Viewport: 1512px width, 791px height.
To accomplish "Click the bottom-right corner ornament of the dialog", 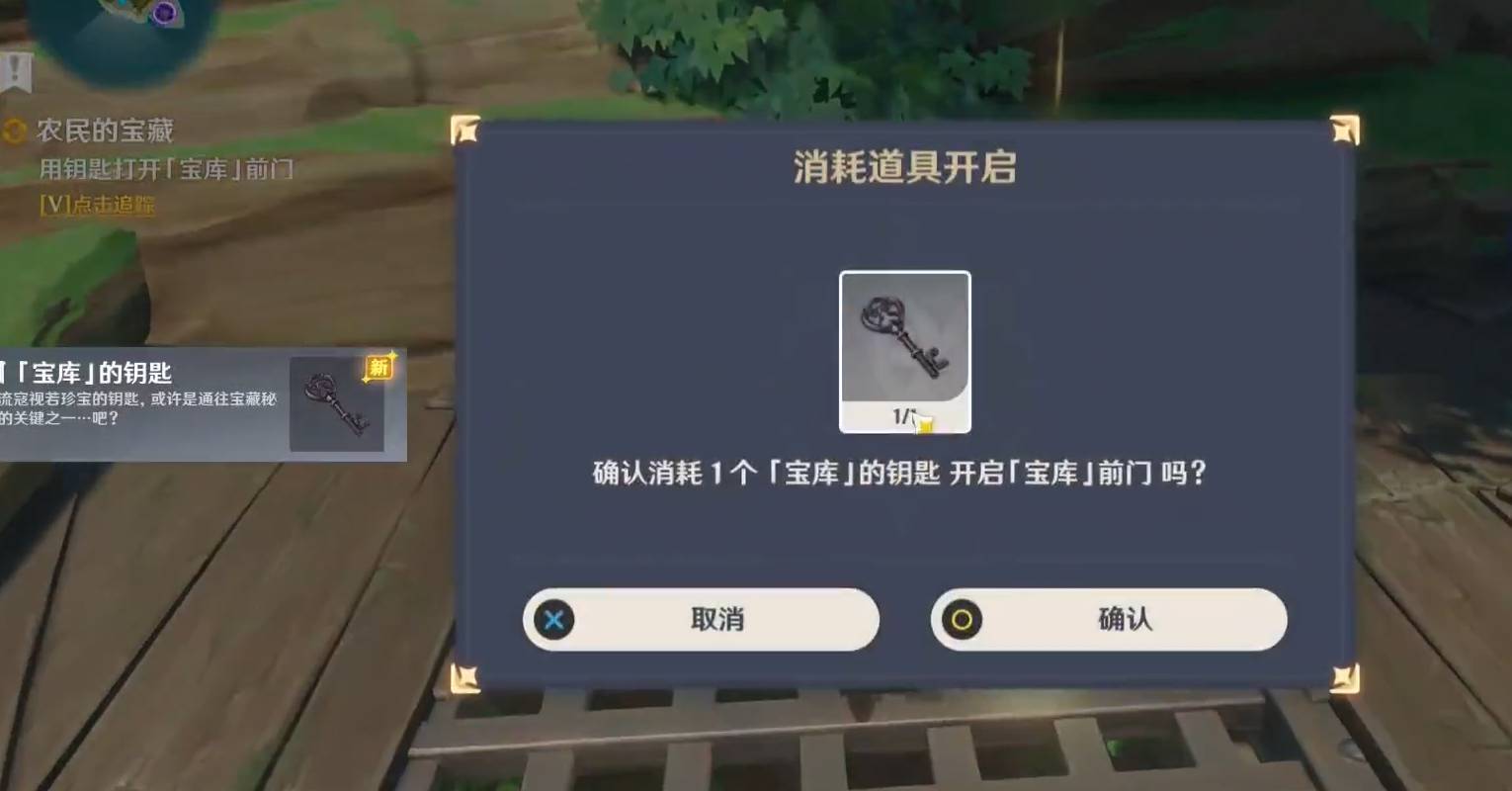I will click(1343, 677).
